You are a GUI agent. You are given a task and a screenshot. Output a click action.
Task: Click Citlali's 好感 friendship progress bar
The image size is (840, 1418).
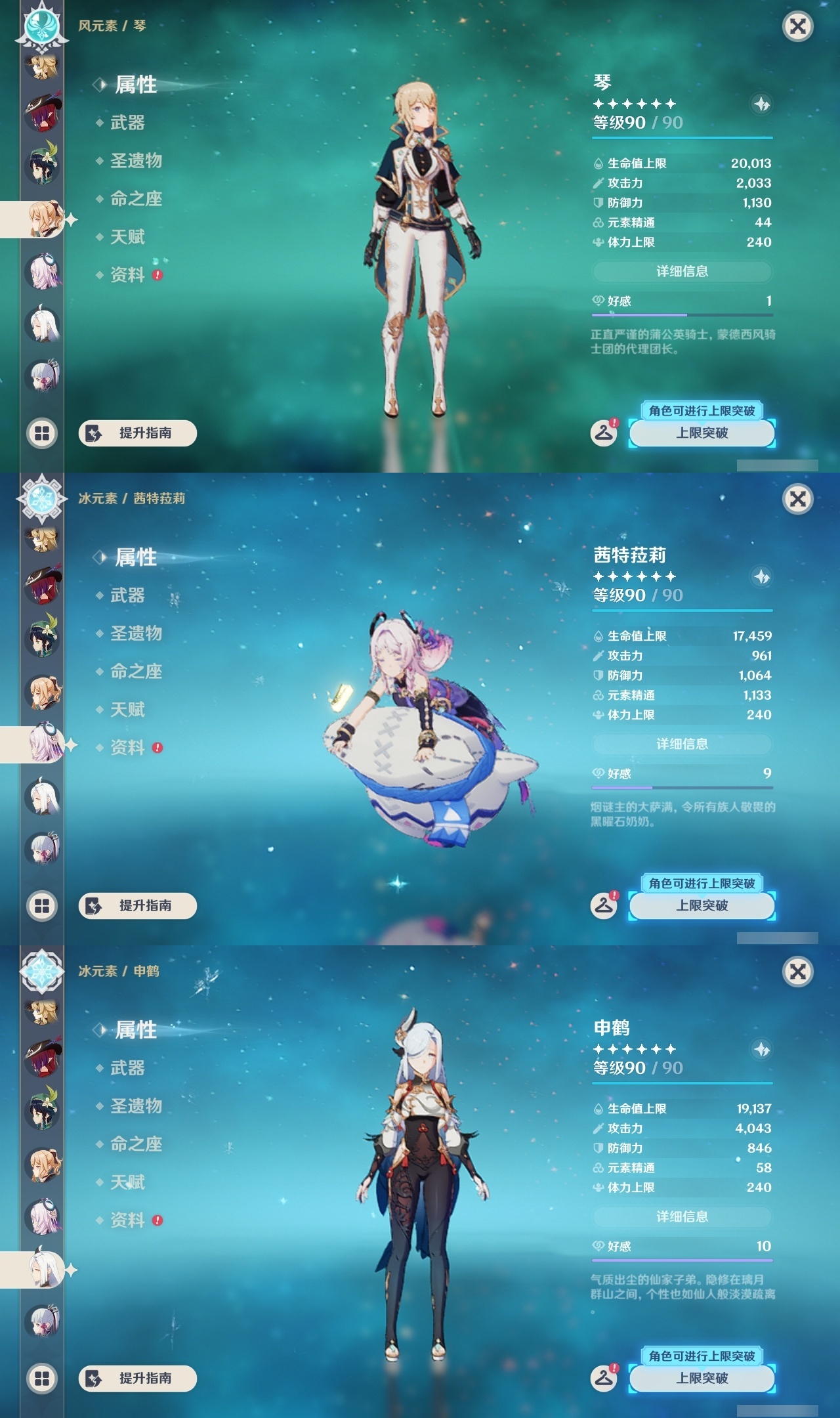pyautogui.click(x=682, y=786)
